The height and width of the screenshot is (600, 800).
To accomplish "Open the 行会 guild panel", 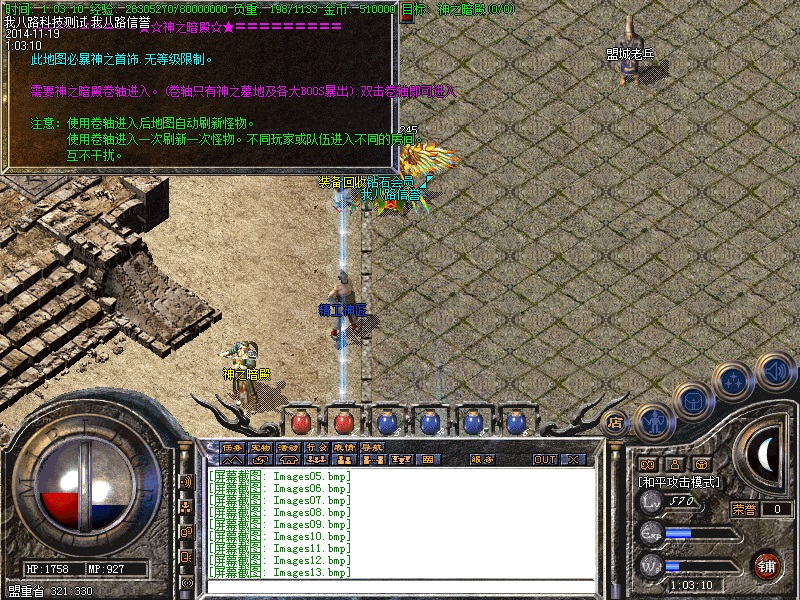I will pos(316,447).
